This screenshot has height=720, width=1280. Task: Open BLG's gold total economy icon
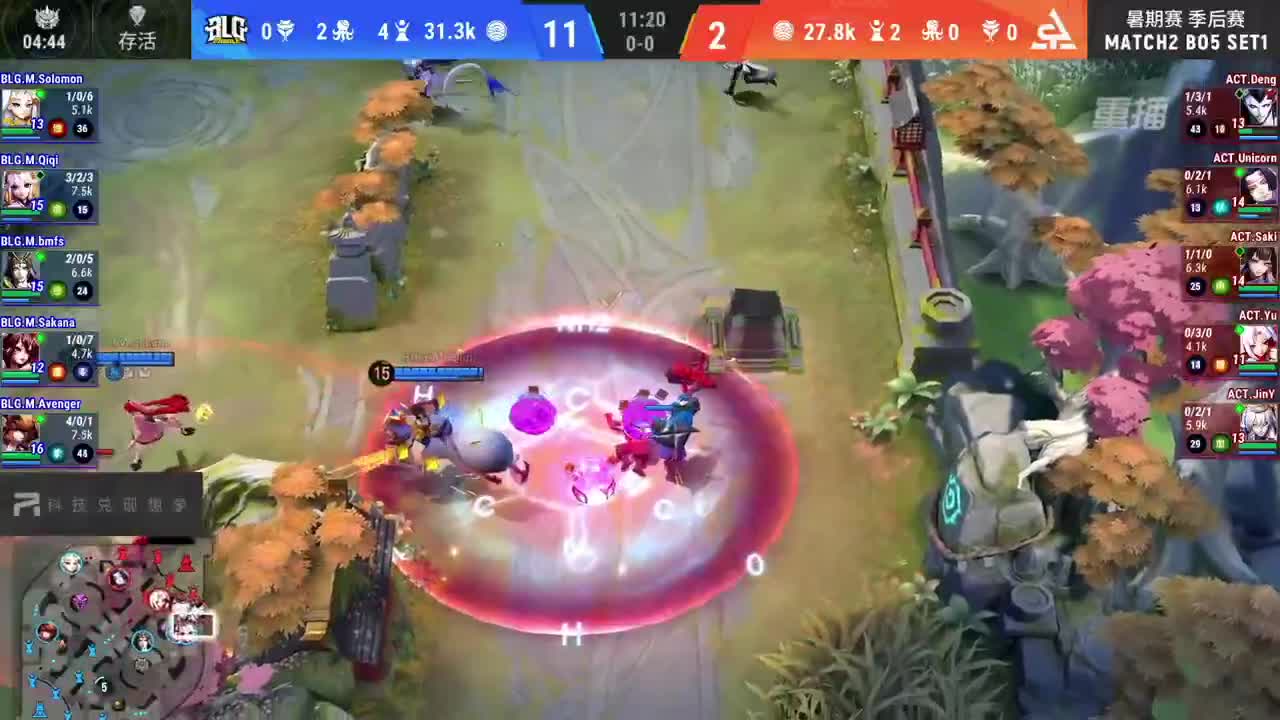497,31
